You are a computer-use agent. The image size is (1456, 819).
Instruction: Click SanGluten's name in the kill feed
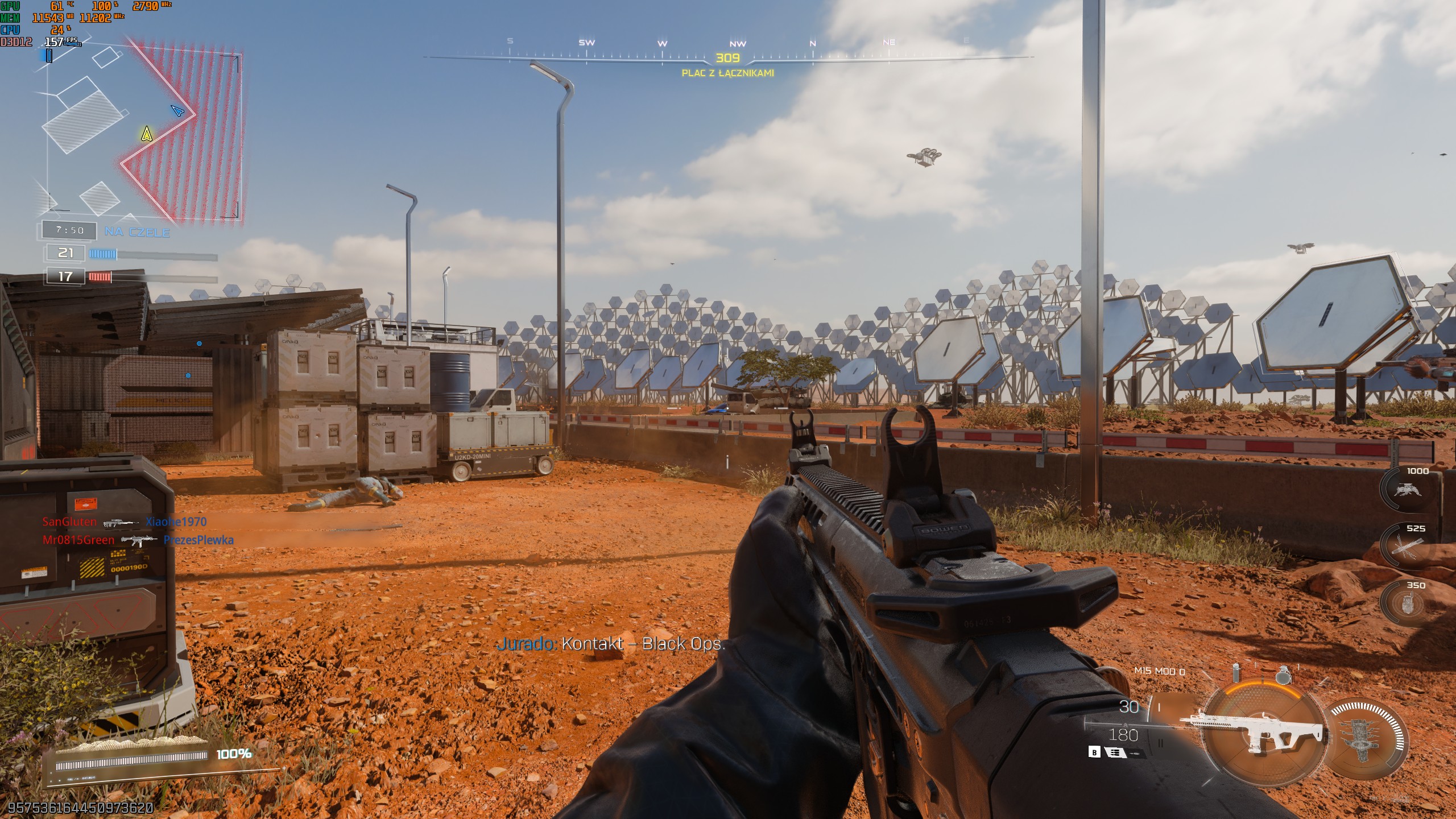point(69,522)
